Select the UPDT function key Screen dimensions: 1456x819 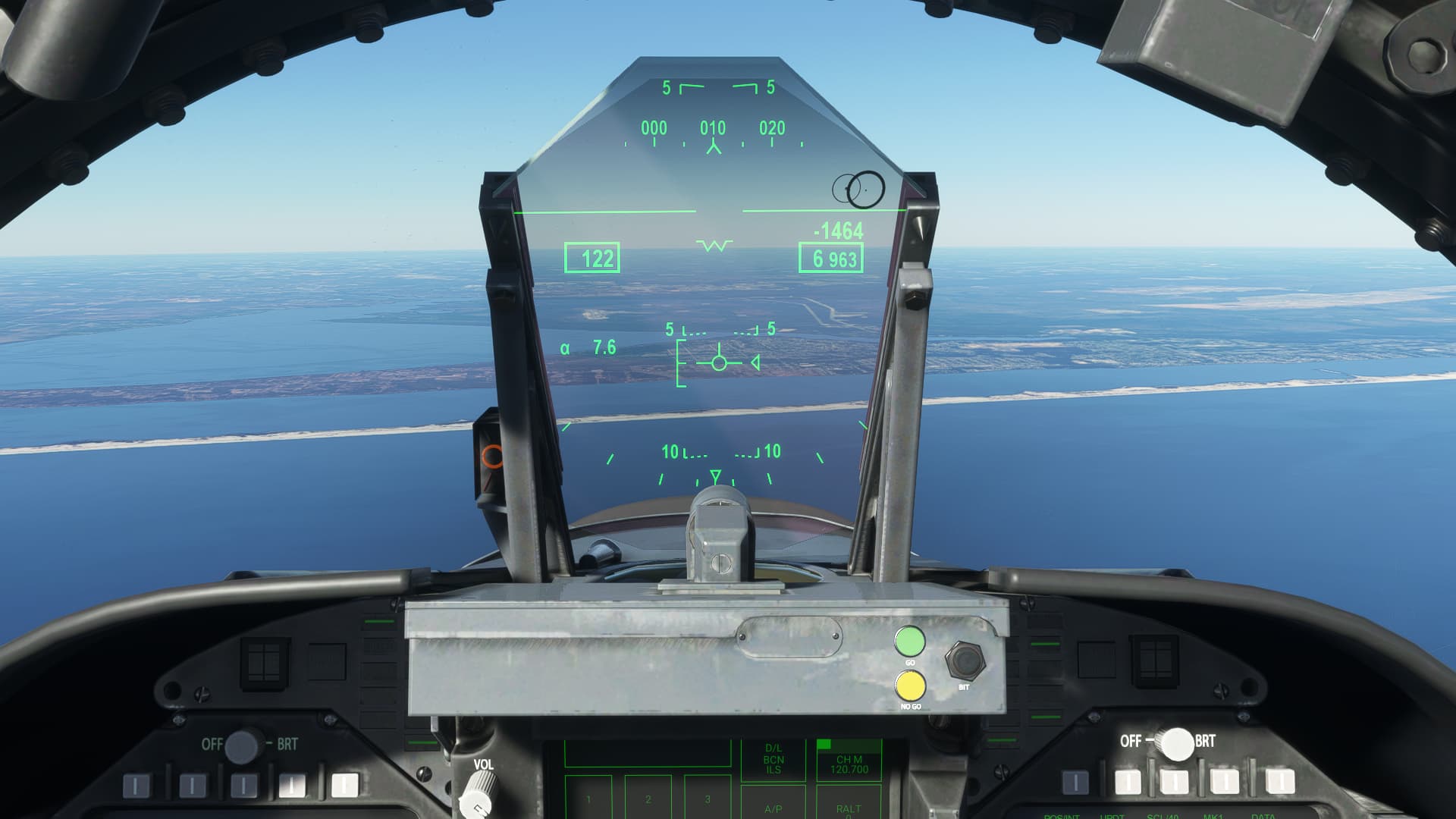(x=1112, y=815)
